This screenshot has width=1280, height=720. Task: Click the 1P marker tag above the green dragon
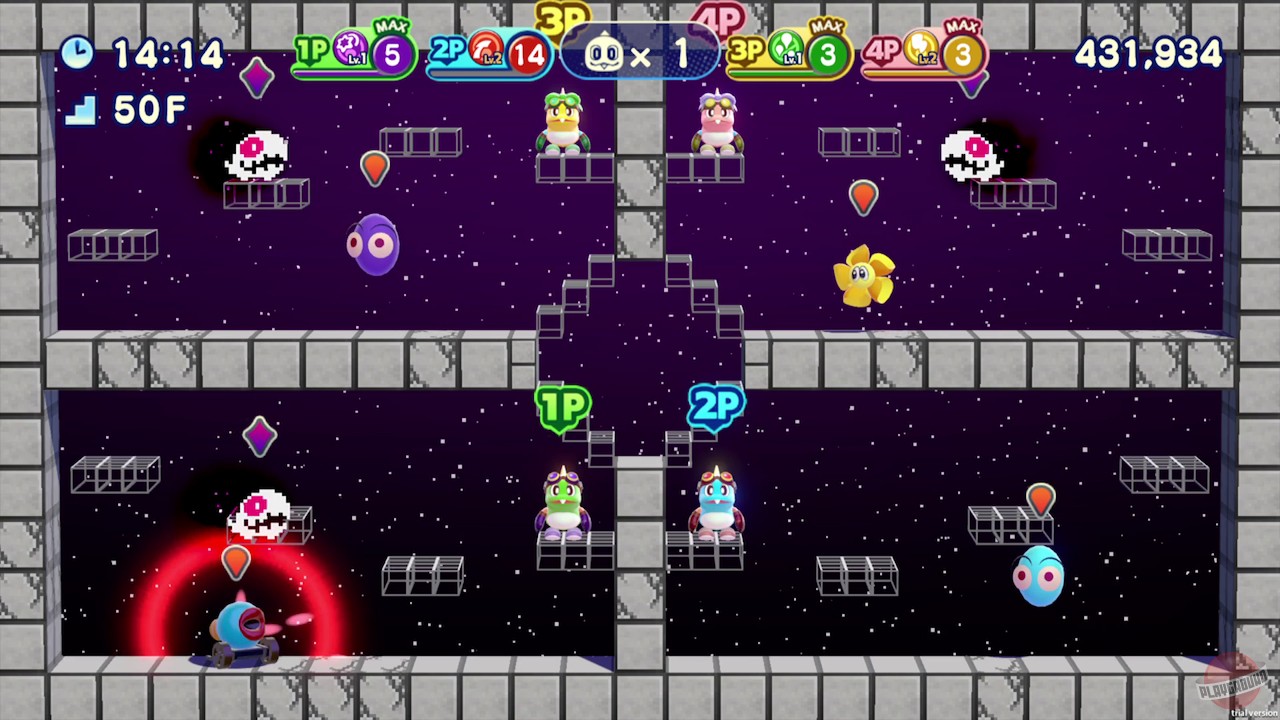coord(563,406)
